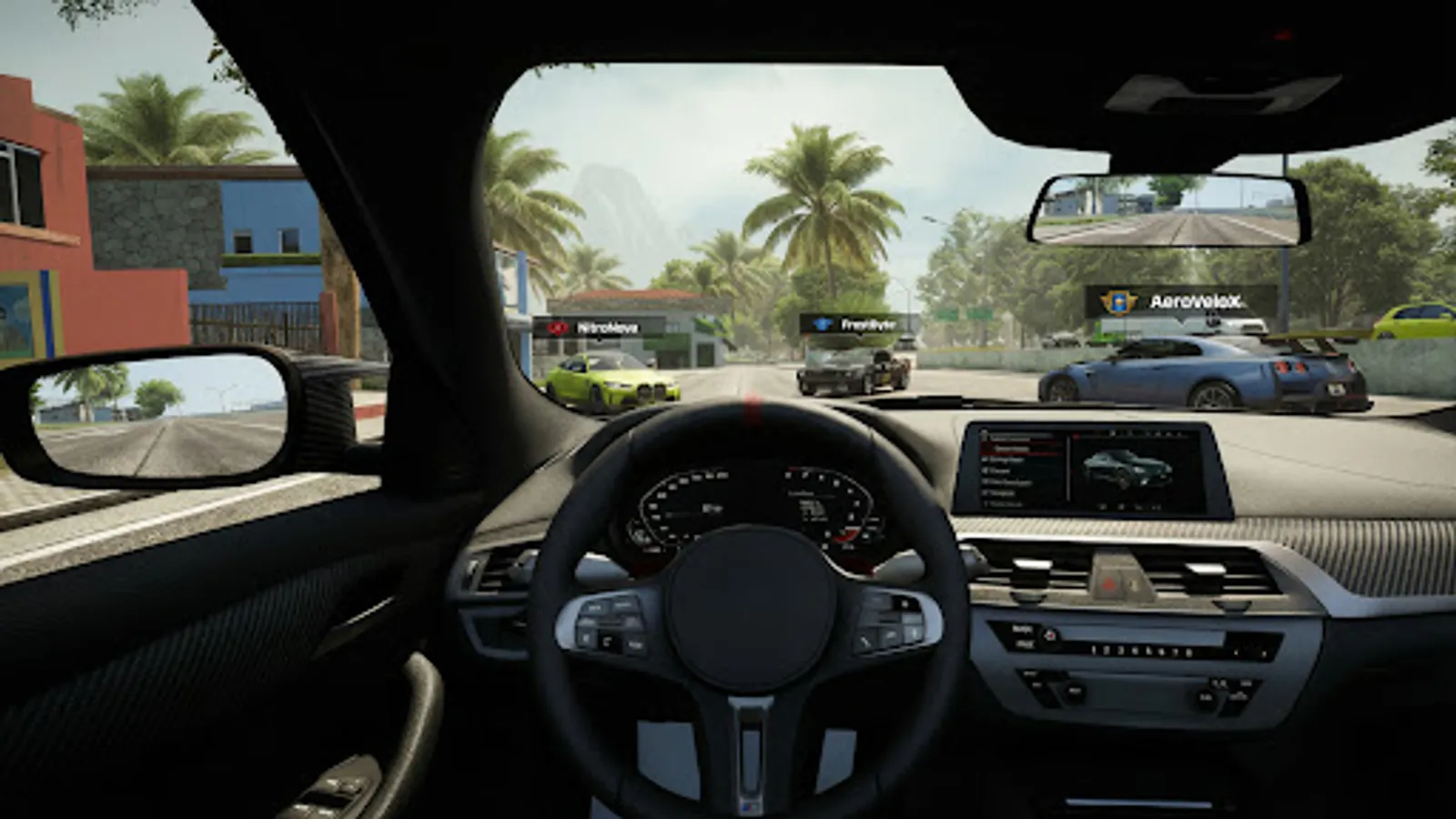1456x819 pixels.
Task: Click the green car preview on the infotainment display
Action: click(x=1128, y=470)
